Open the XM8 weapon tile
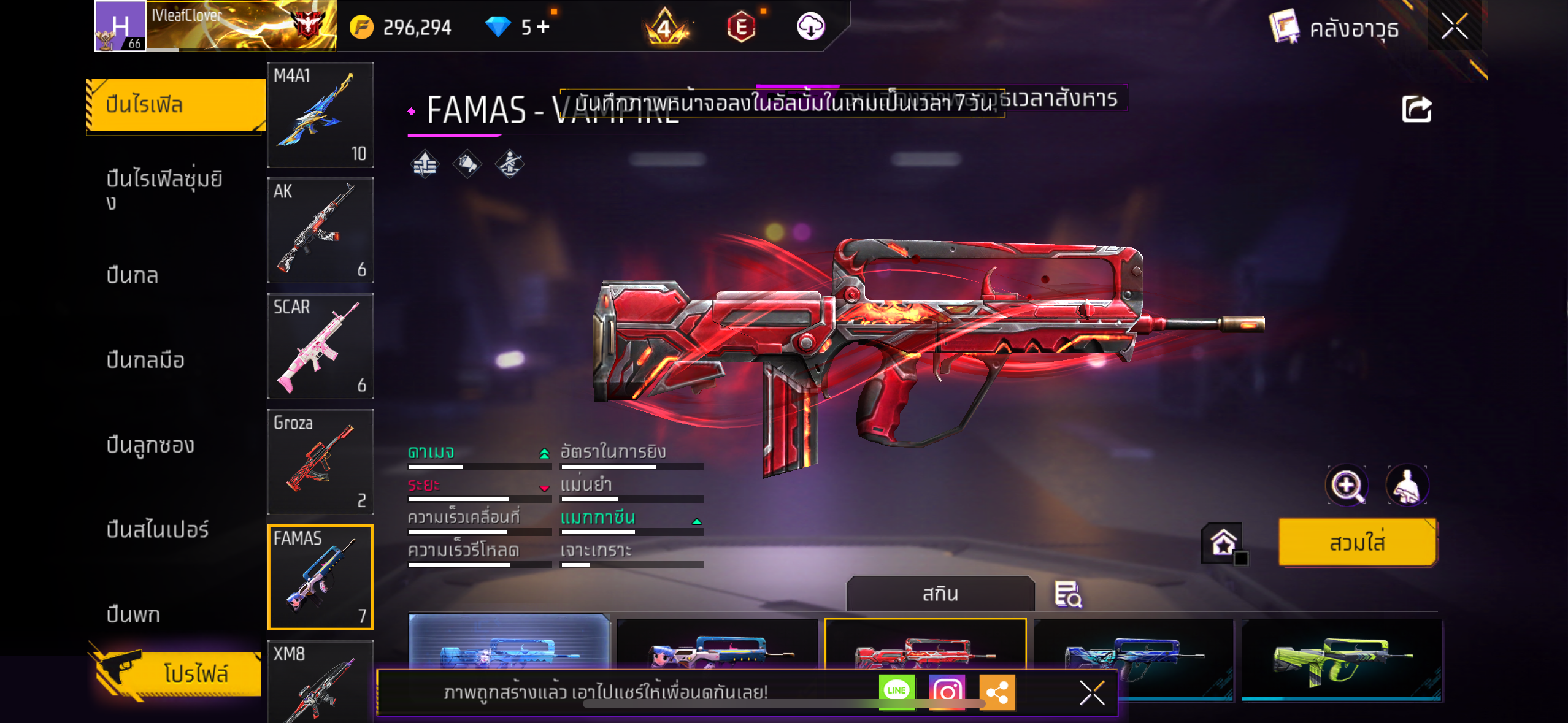1568x723 pixels. 320,681
